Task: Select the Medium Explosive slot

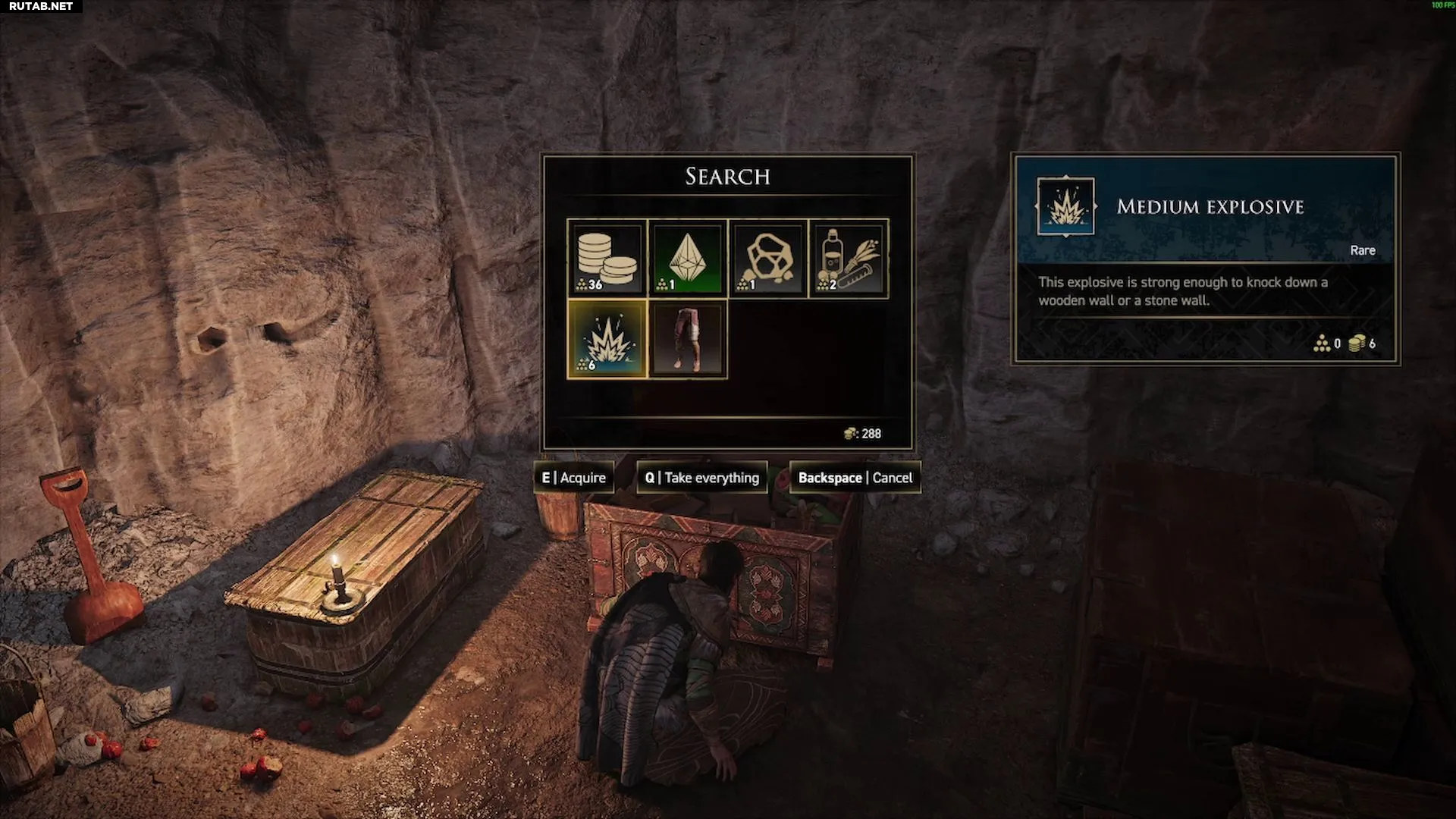Action: [x=607, y=339]
